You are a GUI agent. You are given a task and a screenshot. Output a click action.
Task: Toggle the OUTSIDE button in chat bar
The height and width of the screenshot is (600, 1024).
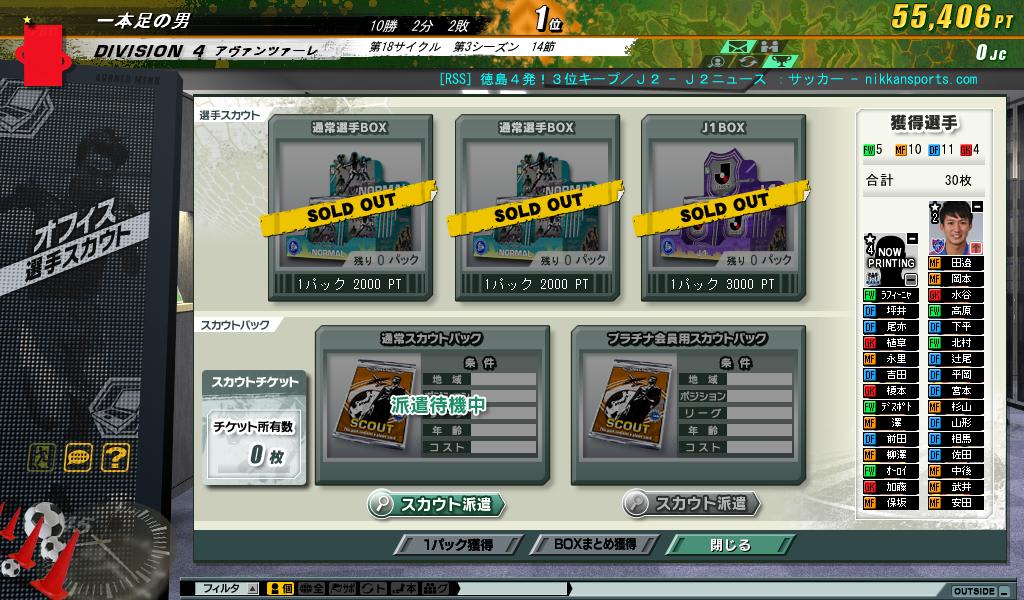point(973,590)
